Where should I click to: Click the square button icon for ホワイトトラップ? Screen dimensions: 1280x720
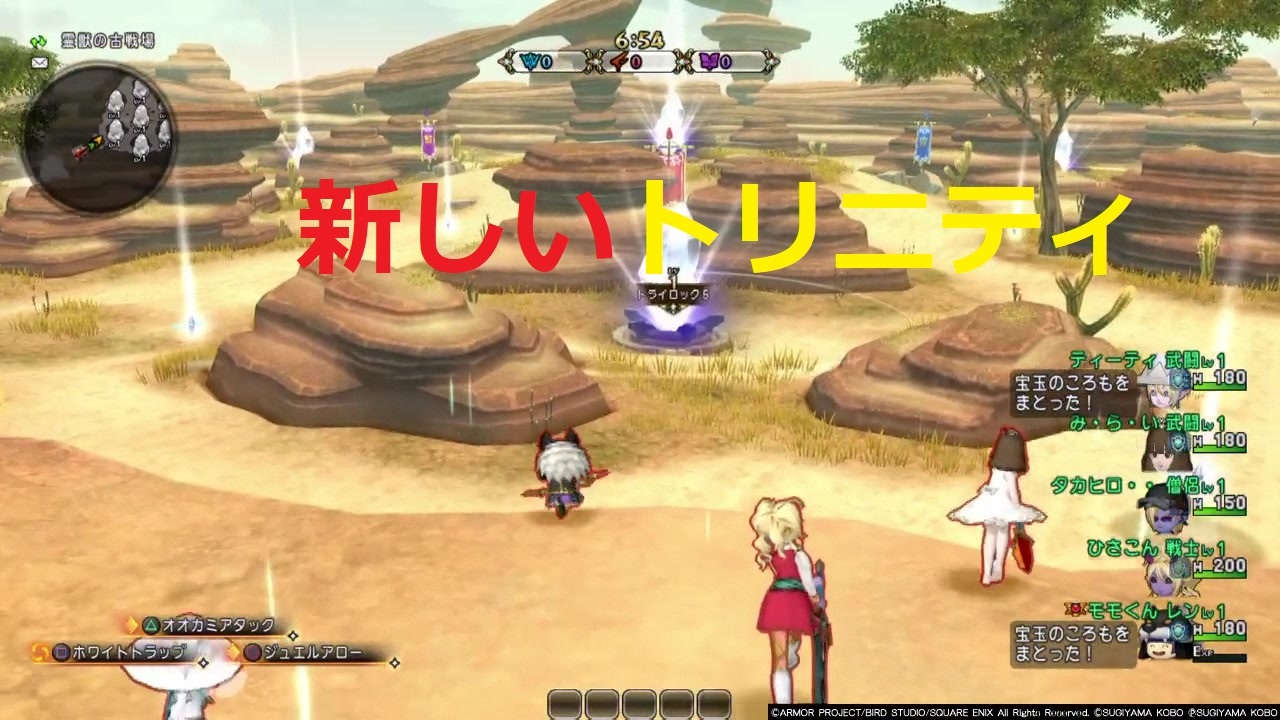point(61,651)
